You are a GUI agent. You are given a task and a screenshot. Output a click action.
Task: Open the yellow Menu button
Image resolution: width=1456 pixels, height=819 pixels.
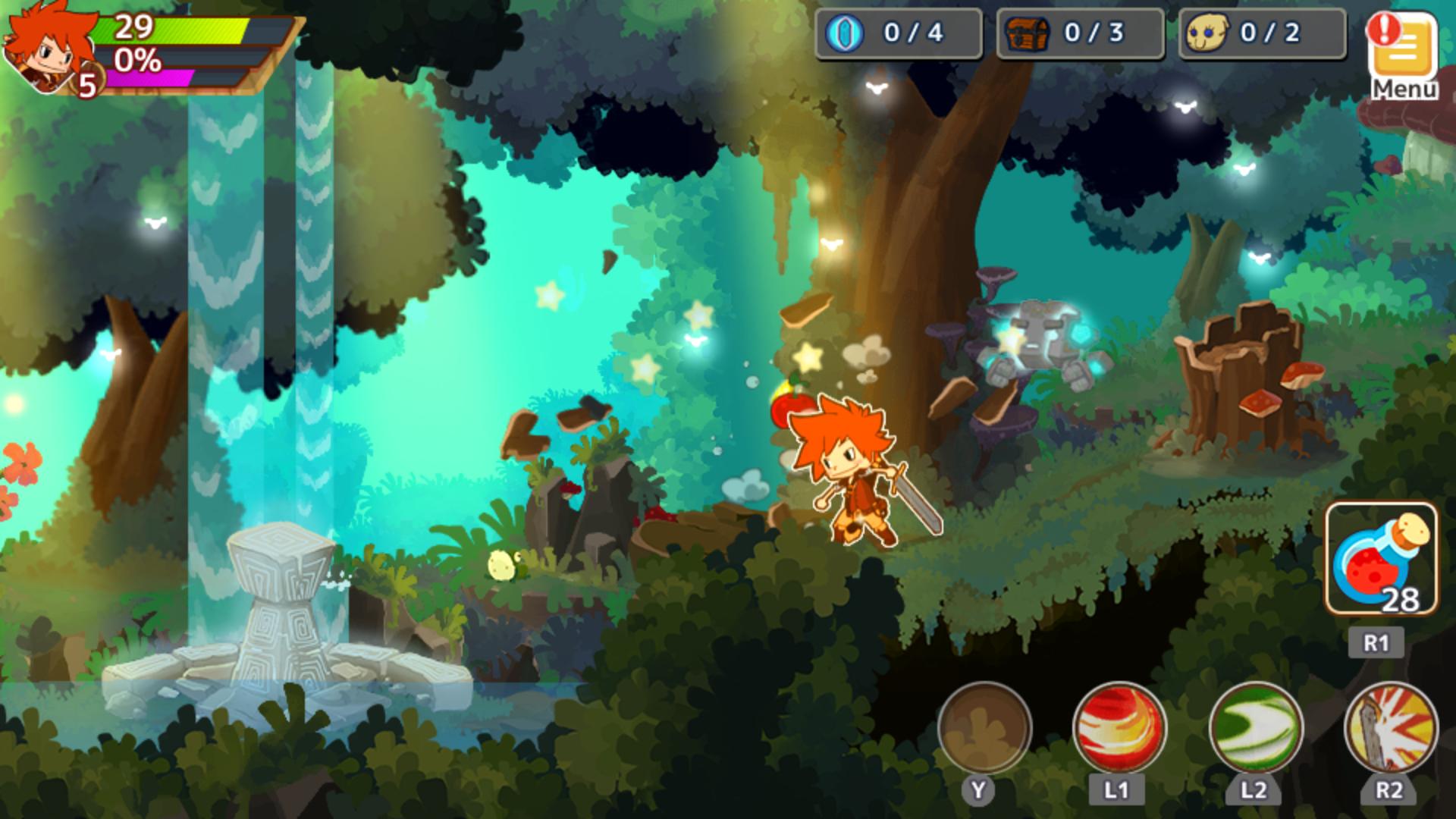coord(1404,55)
